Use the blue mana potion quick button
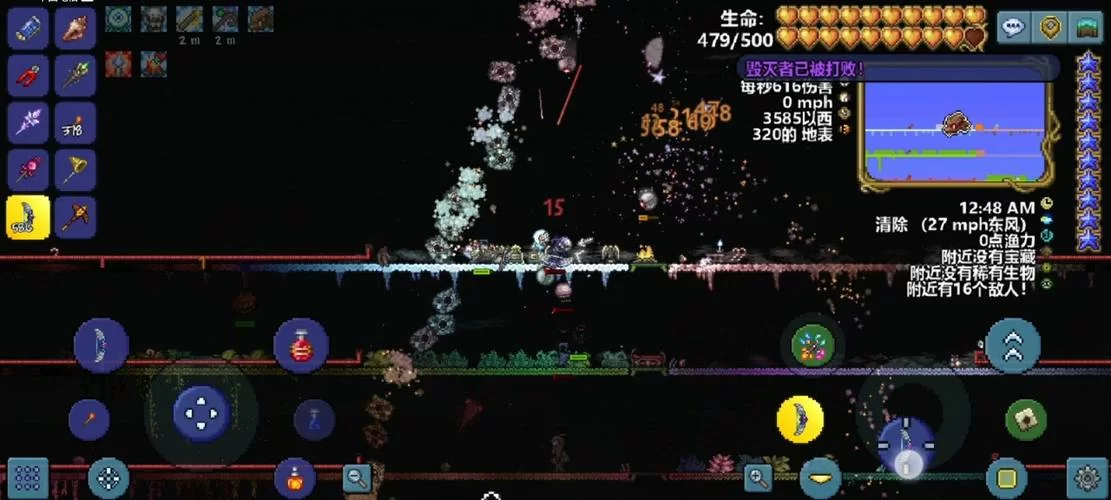The width and height of the screenshot is (1111, 500). (314, 419)
